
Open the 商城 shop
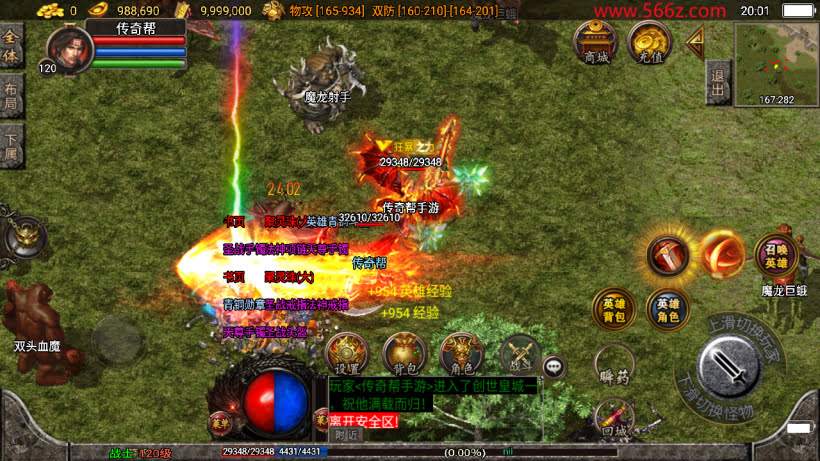(595, 43)
